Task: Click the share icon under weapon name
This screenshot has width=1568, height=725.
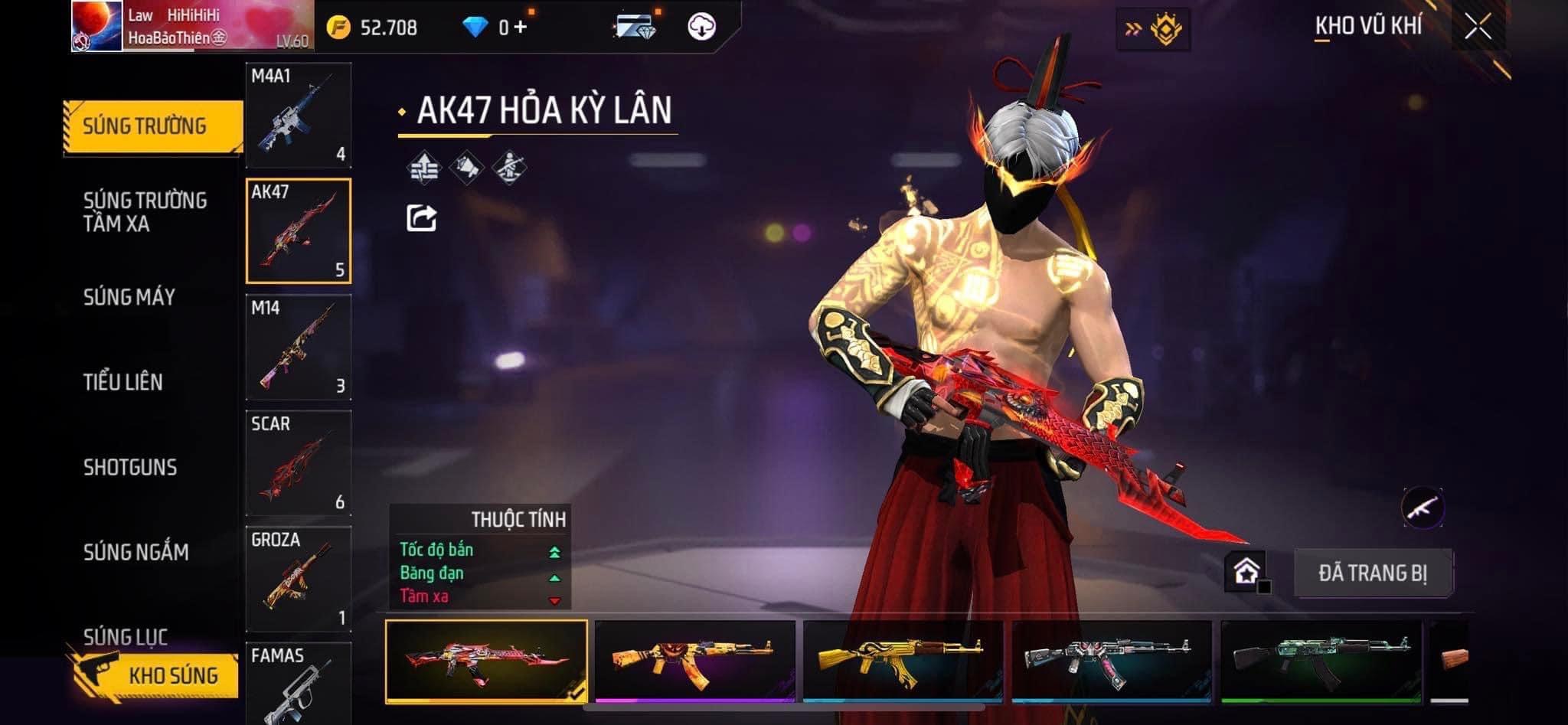Action: [421, 218]
